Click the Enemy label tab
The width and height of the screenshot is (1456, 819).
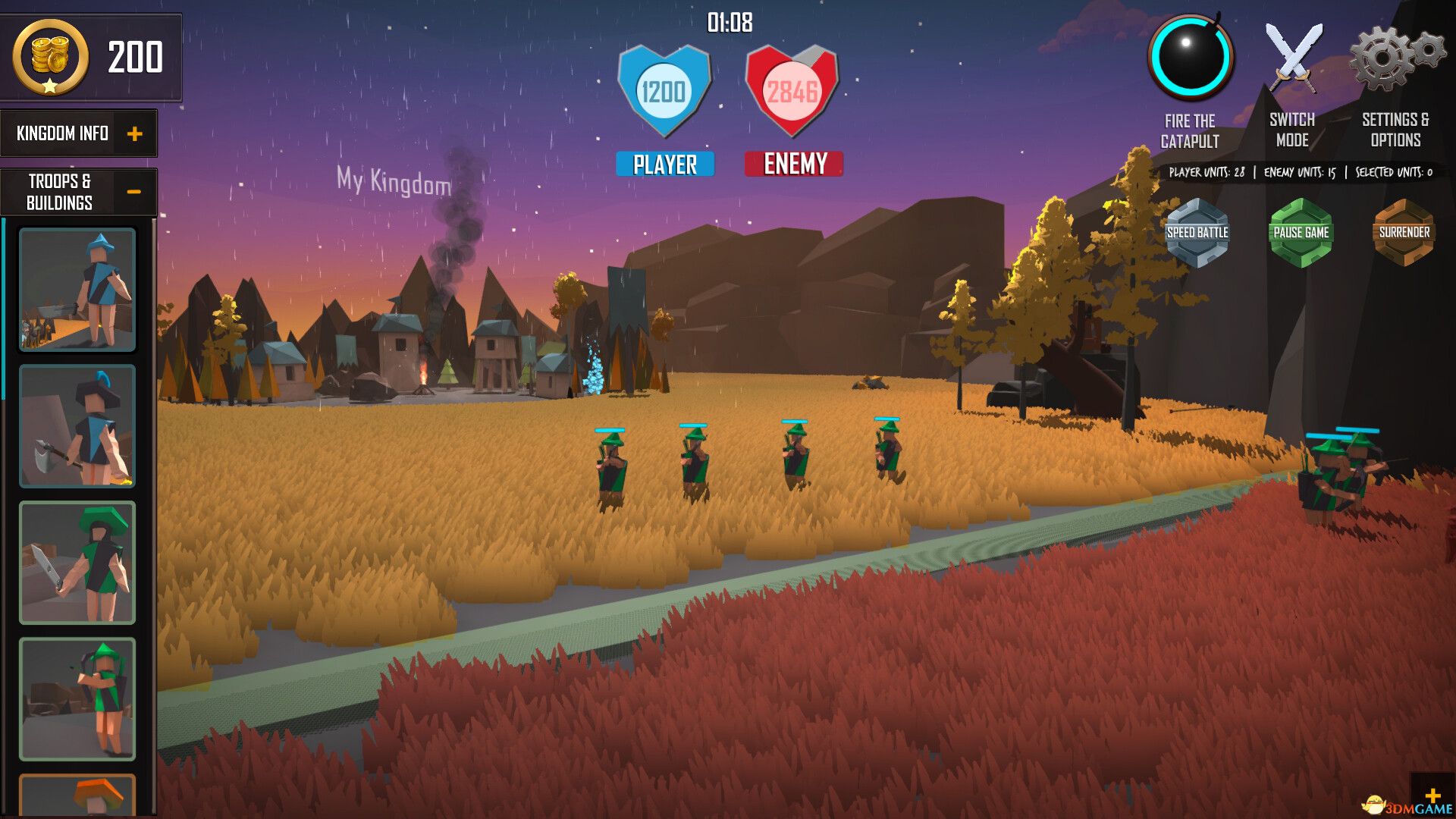tap(793, 162)
